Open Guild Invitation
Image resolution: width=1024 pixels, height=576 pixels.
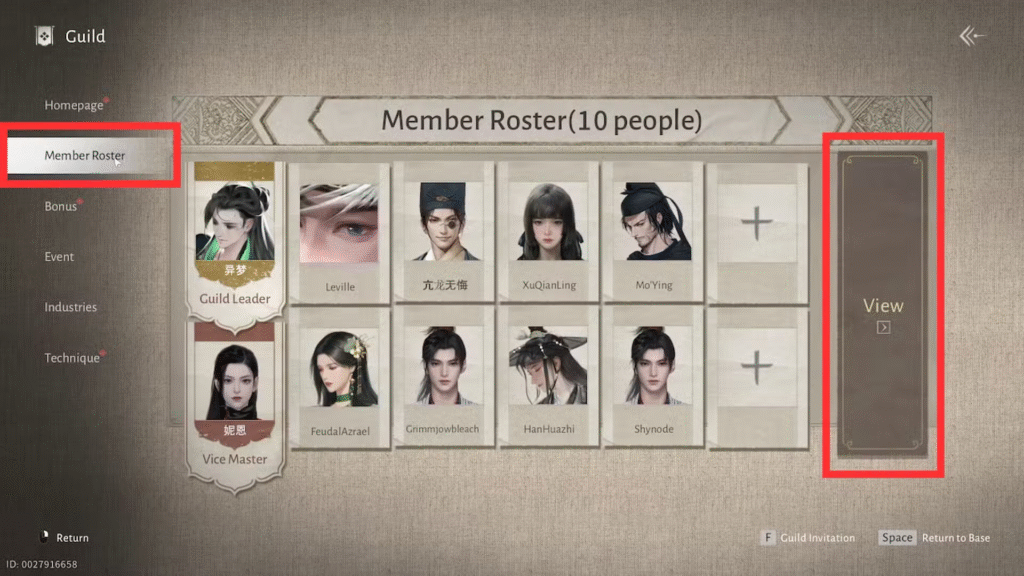pyautogui.click(x=808, y=538)
